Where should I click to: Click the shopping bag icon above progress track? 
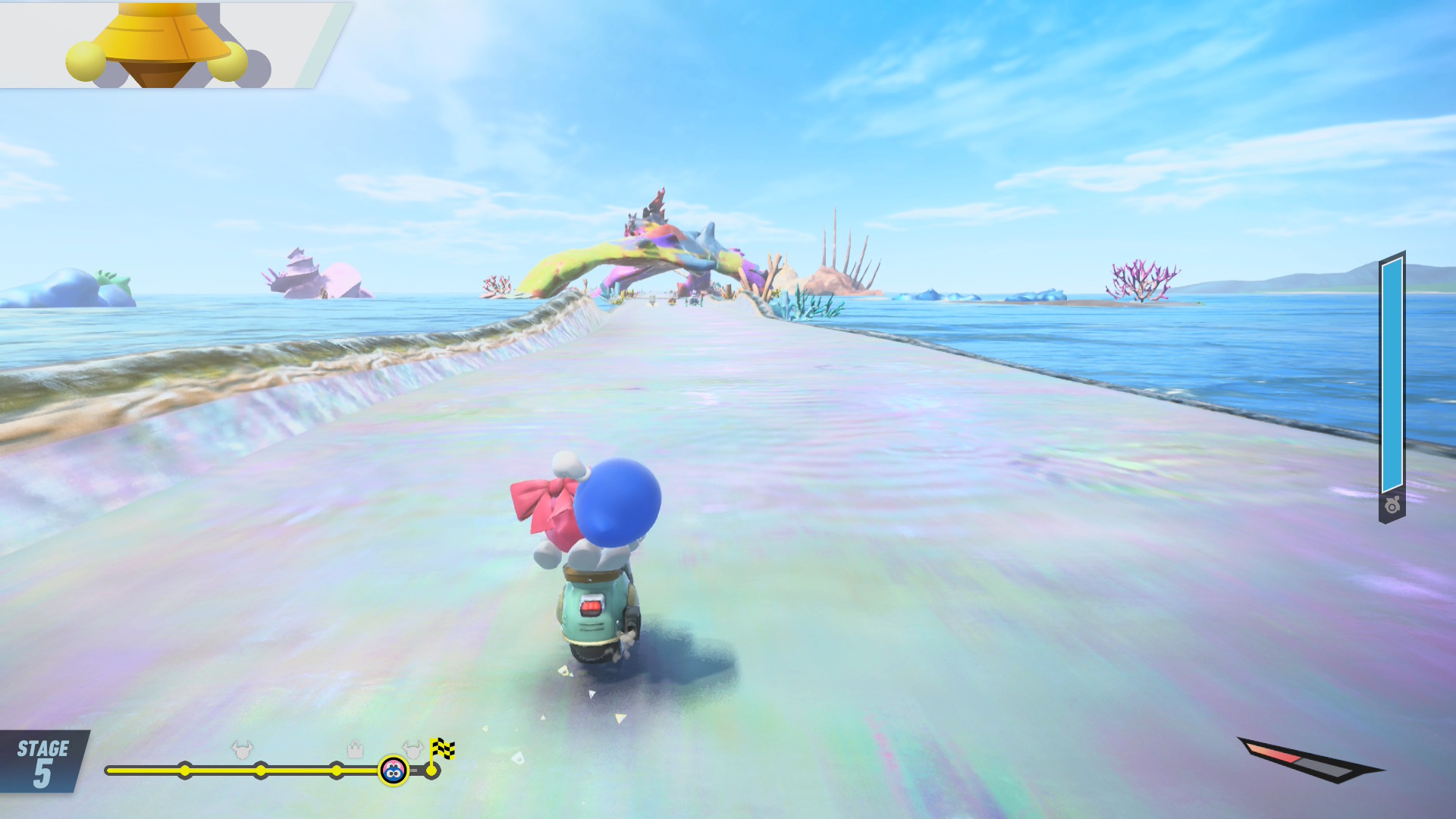[355, 750]
